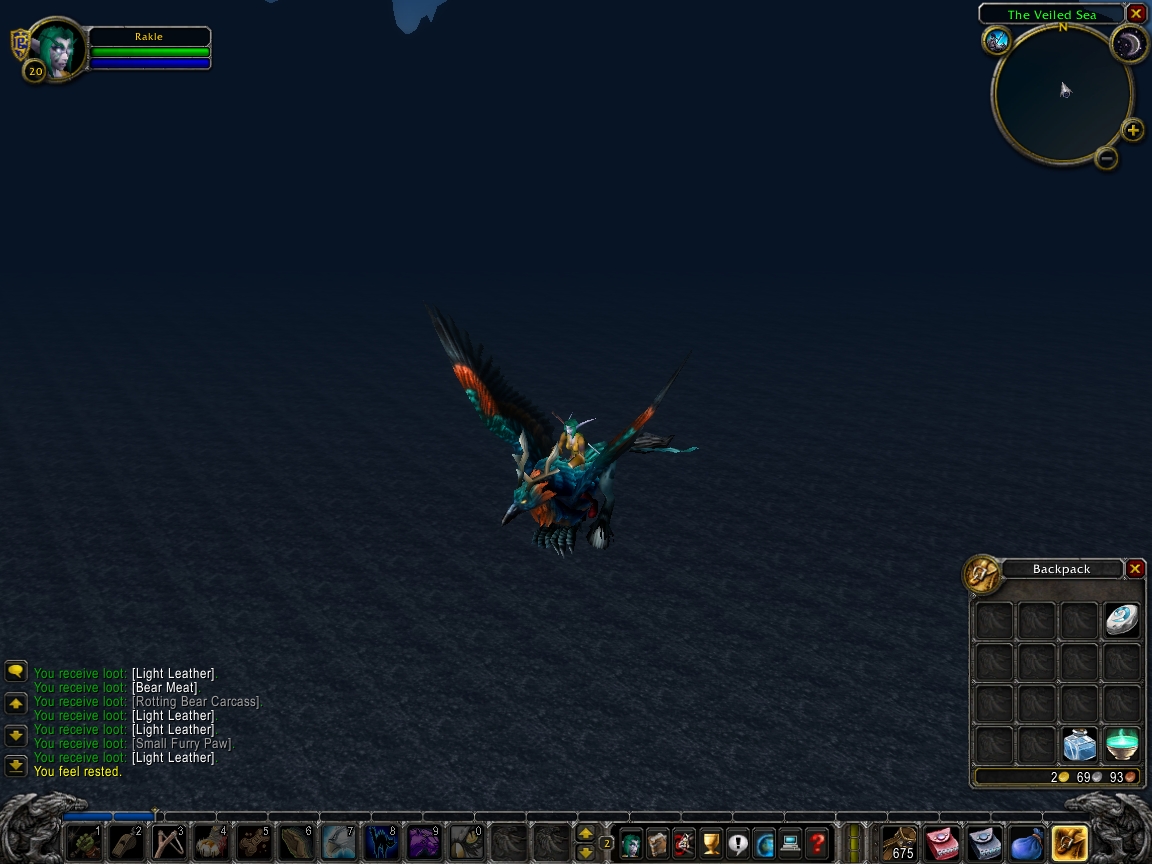Open the character info micro button

pyautogui.click(x=631, y=843)
